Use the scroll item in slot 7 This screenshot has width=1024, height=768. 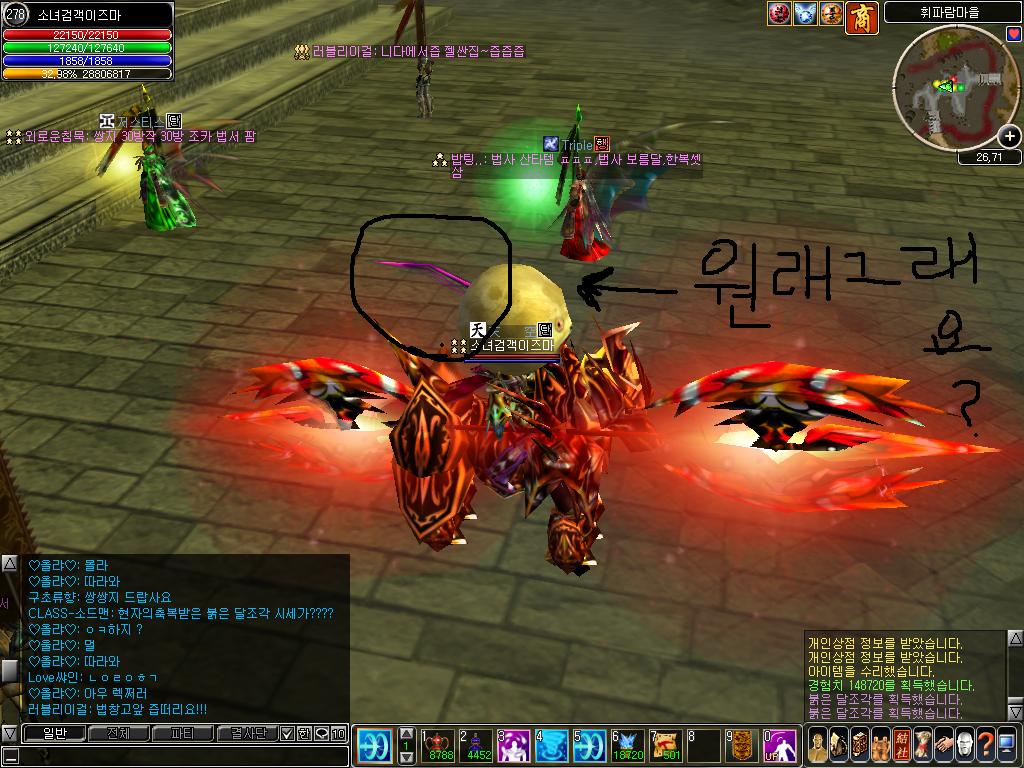[x=666, y=745]
